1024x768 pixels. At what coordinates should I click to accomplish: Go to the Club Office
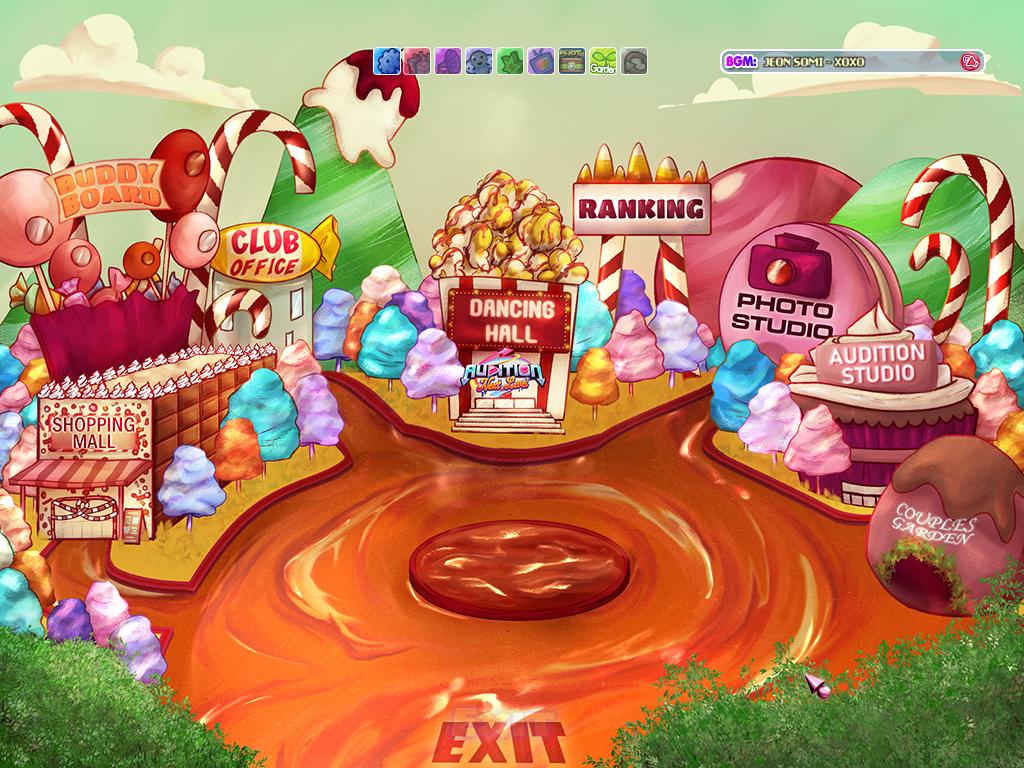(x=266, y=252)
